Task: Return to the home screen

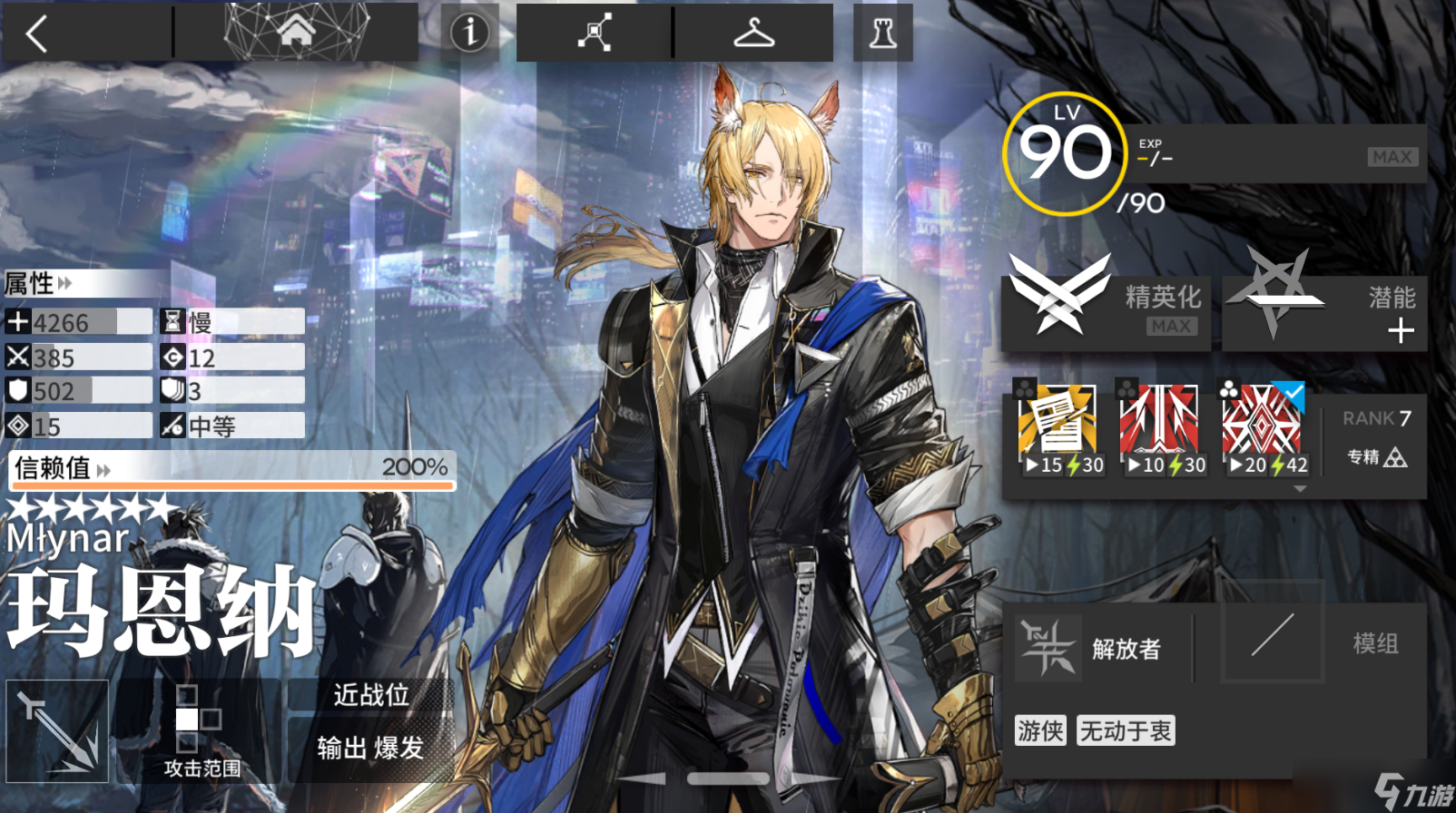Action: pyautogui.click(x=296, y=32)
